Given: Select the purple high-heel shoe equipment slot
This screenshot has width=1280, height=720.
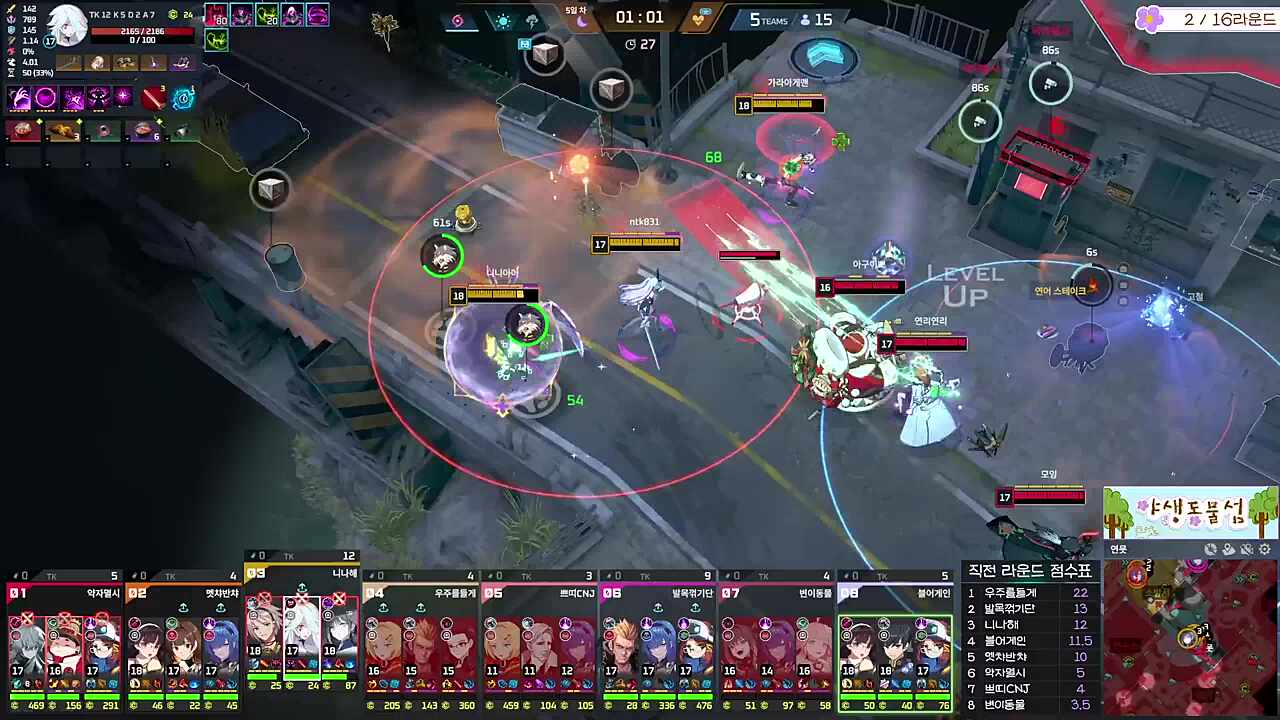Looking at the screenshot, I should point(181,63).
